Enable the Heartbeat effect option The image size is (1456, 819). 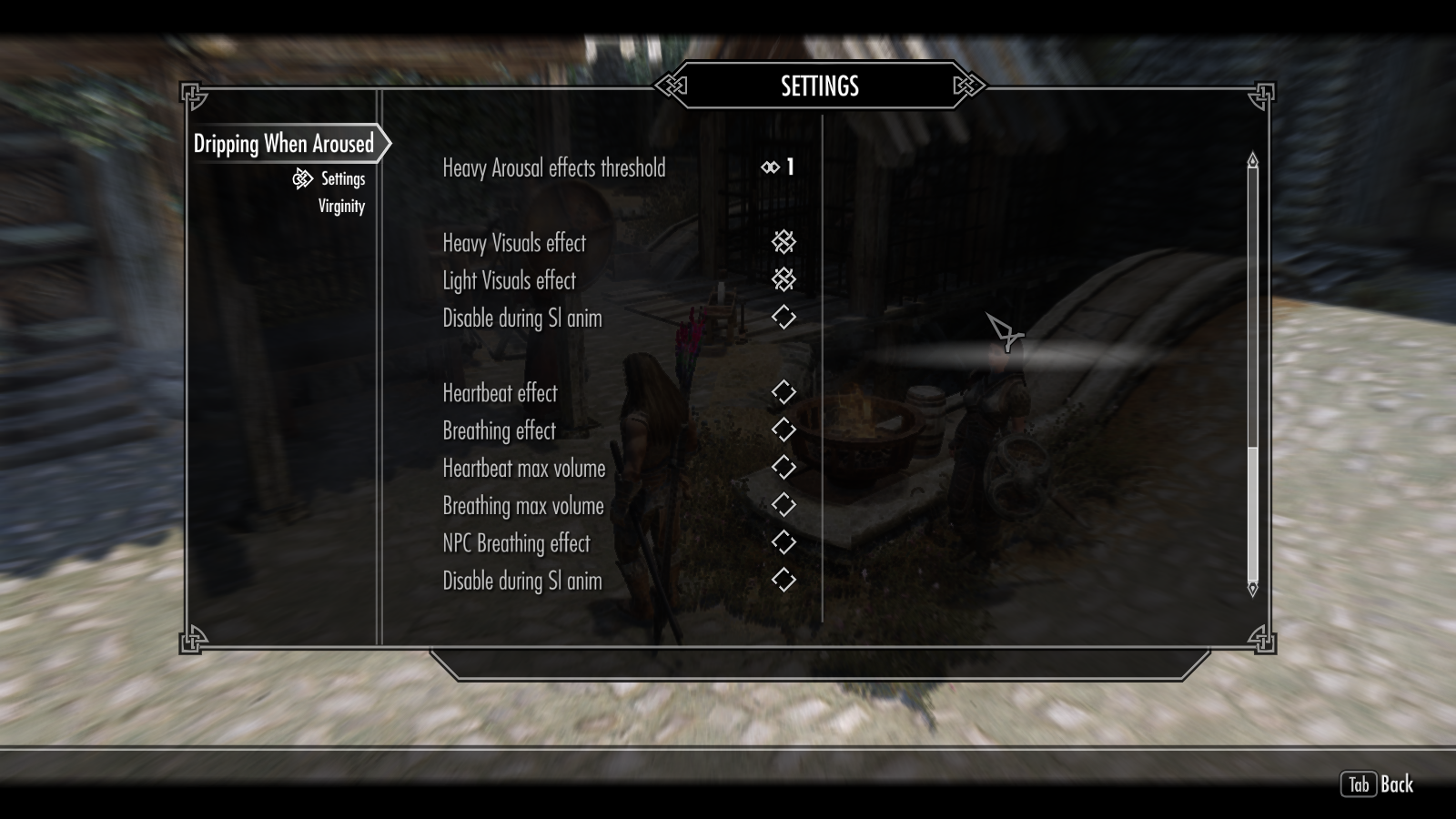(784, 392)
